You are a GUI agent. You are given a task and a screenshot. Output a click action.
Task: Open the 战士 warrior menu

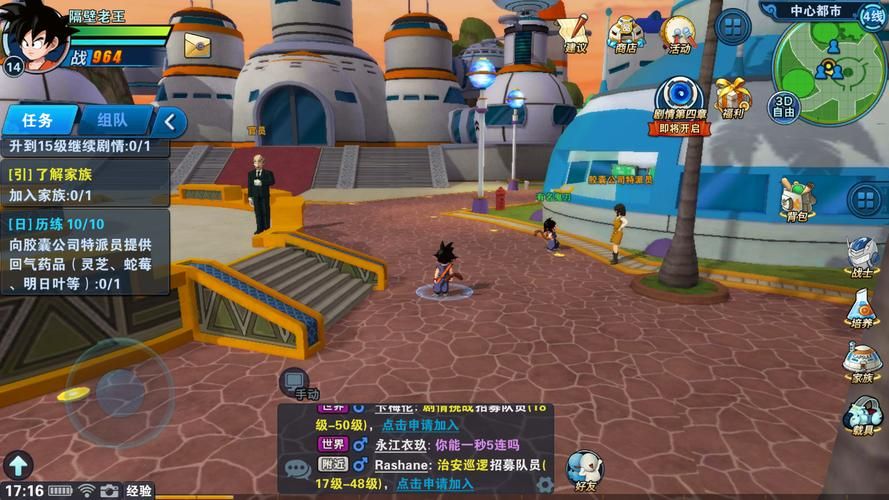coord(861,258)
